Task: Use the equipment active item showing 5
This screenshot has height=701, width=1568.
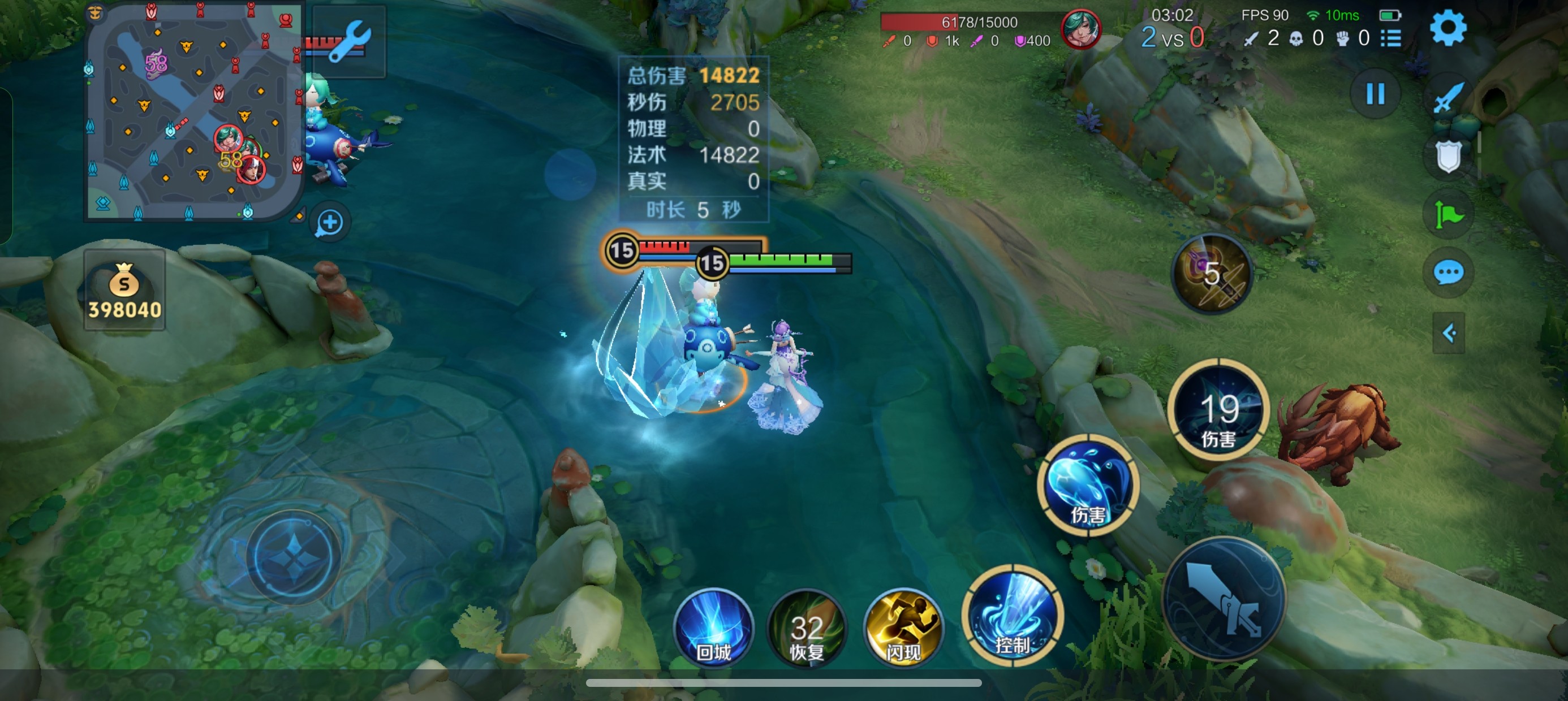Action: click(x=1212, y=274)
